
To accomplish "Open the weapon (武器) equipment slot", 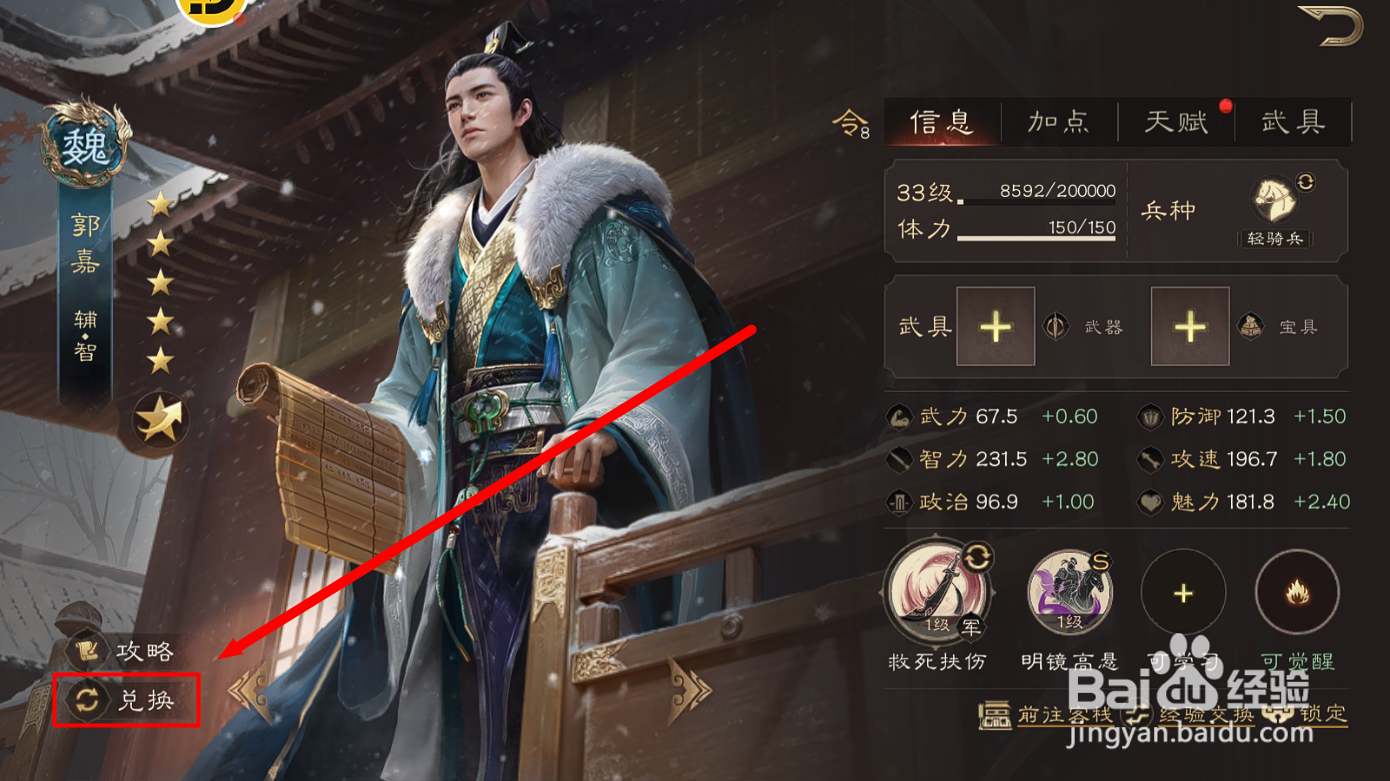I will tap(996, 326).
